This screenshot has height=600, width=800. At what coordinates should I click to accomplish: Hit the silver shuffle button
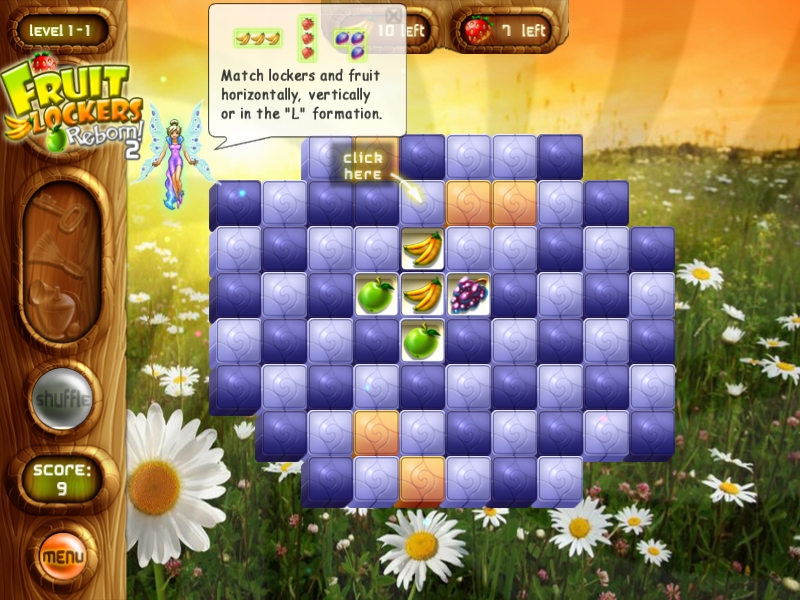pyautogui.click(x=64, y=399)
